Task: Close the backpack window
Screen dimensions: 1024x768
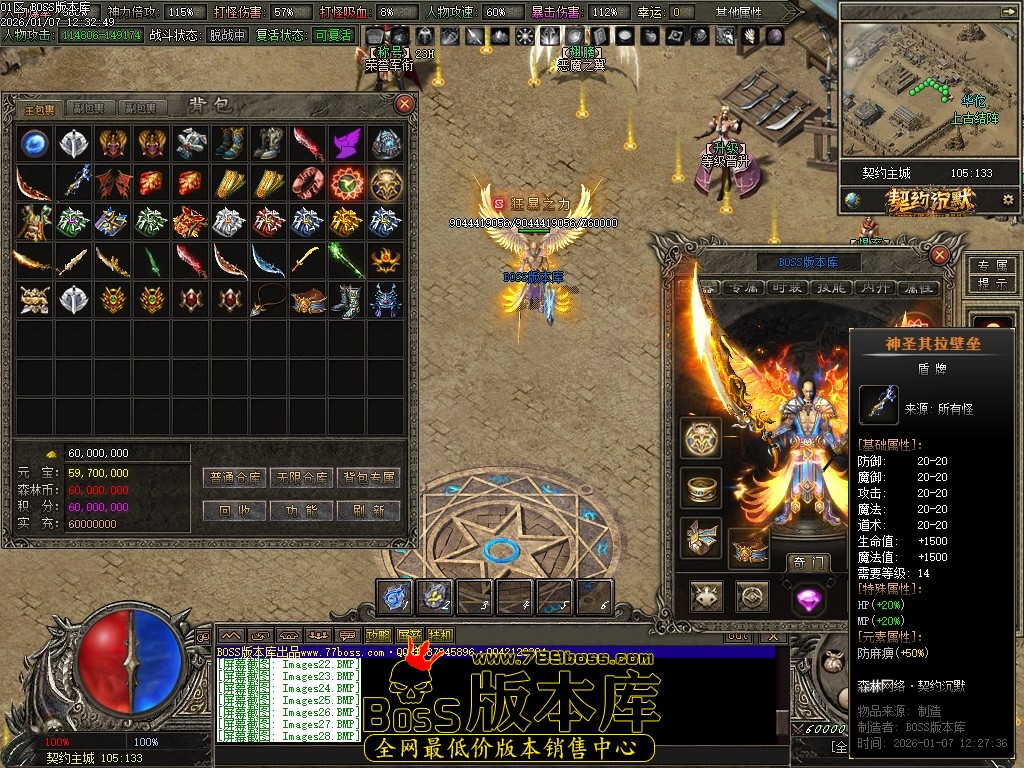Action: coord(405,104)
